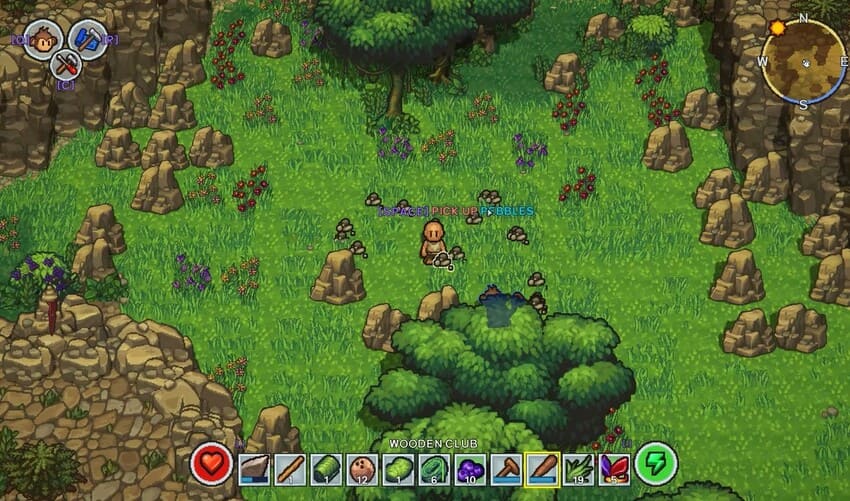Select the highlighted Wooden Club slot

[542, 467]
